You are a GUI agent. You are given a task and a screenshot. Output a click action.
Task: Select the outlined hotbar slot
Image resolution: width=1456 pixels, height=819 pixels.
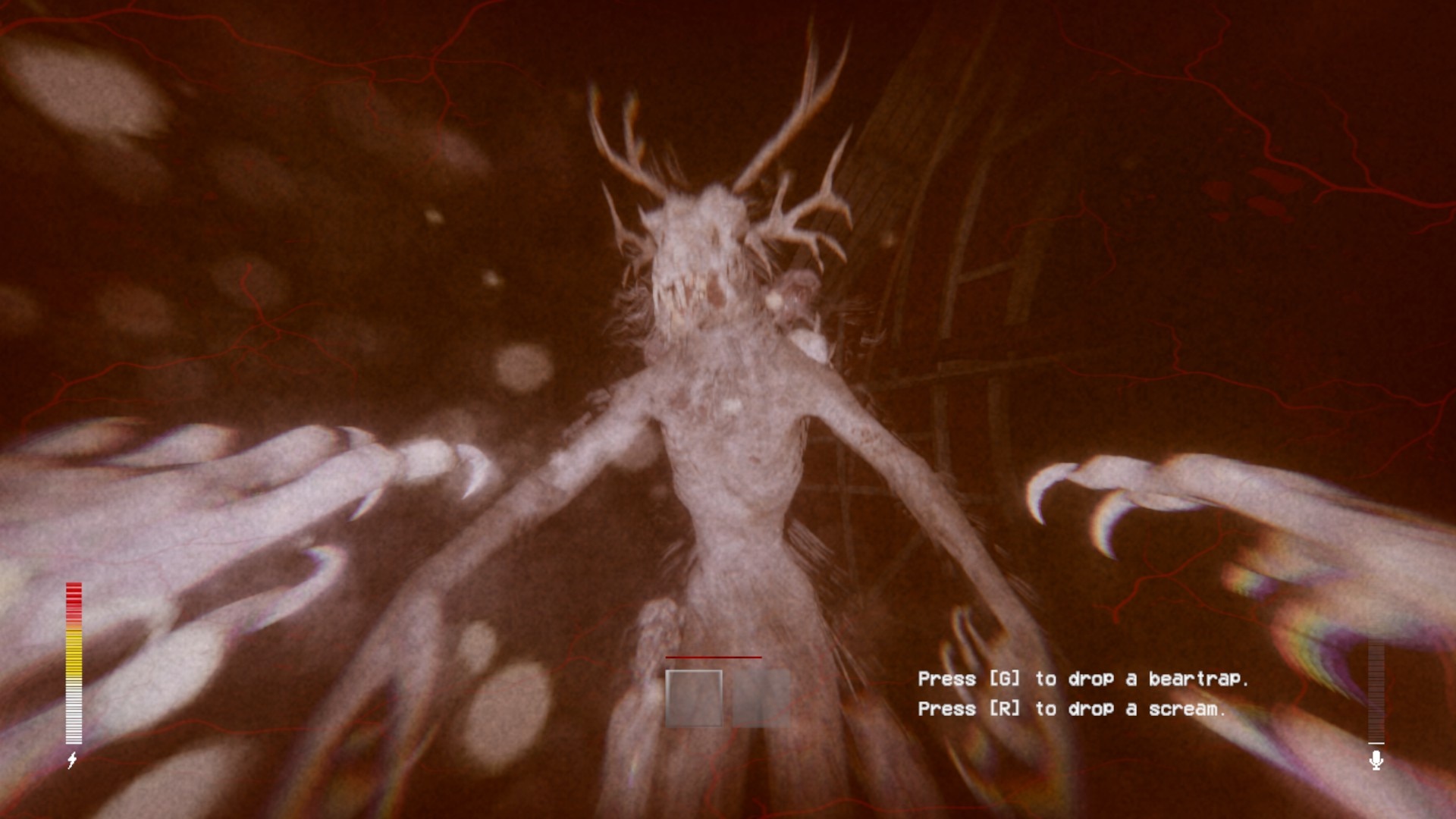(x=694, y=698)
